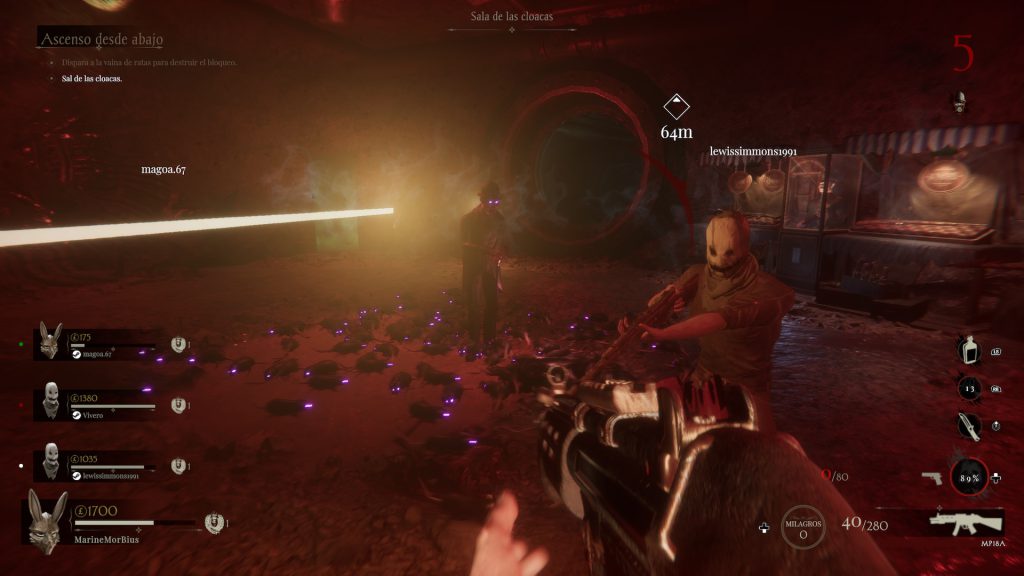Select the MP18A submachine gun slot
1024x576 pixels.
966,521
